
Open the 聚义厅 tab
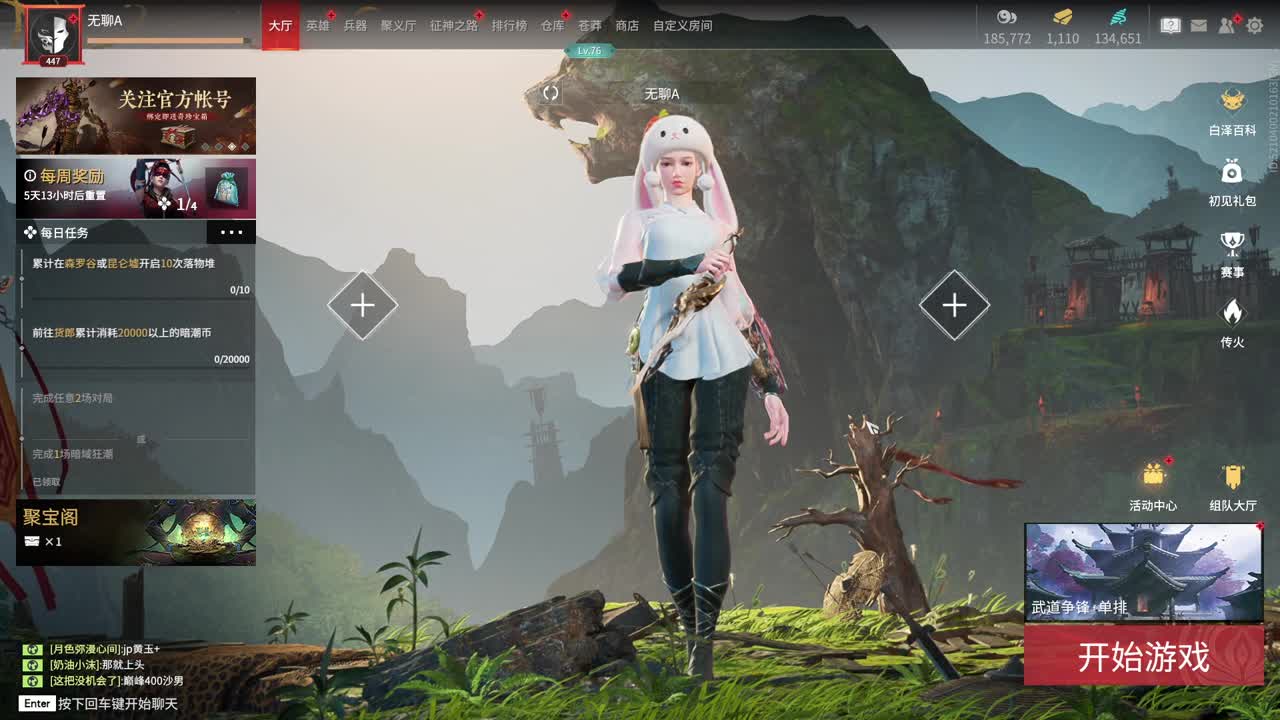pyautogui.click(x=398, y=26)
